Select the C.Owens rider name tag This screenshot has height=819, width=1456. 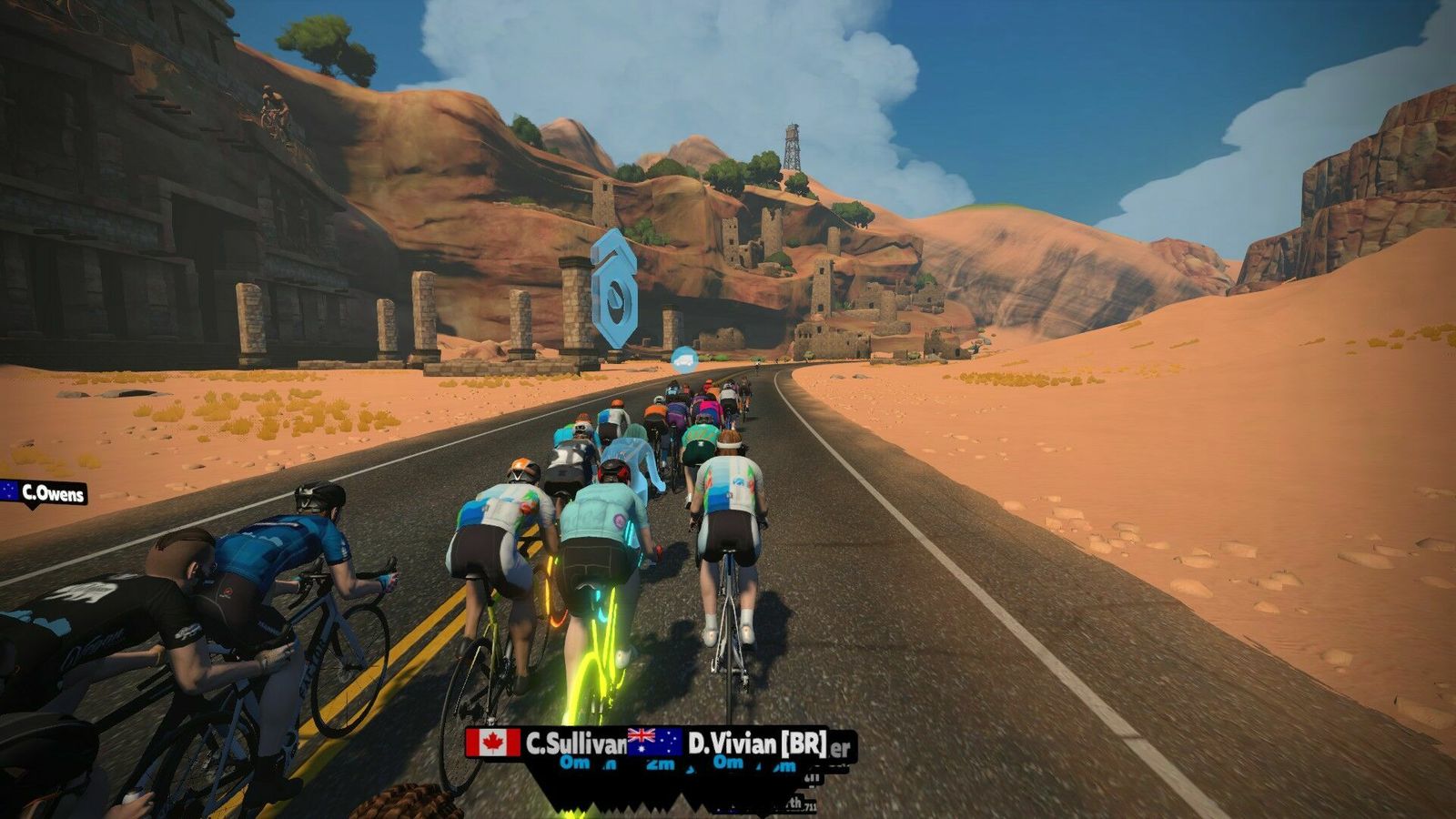click(x=45, y=493)
